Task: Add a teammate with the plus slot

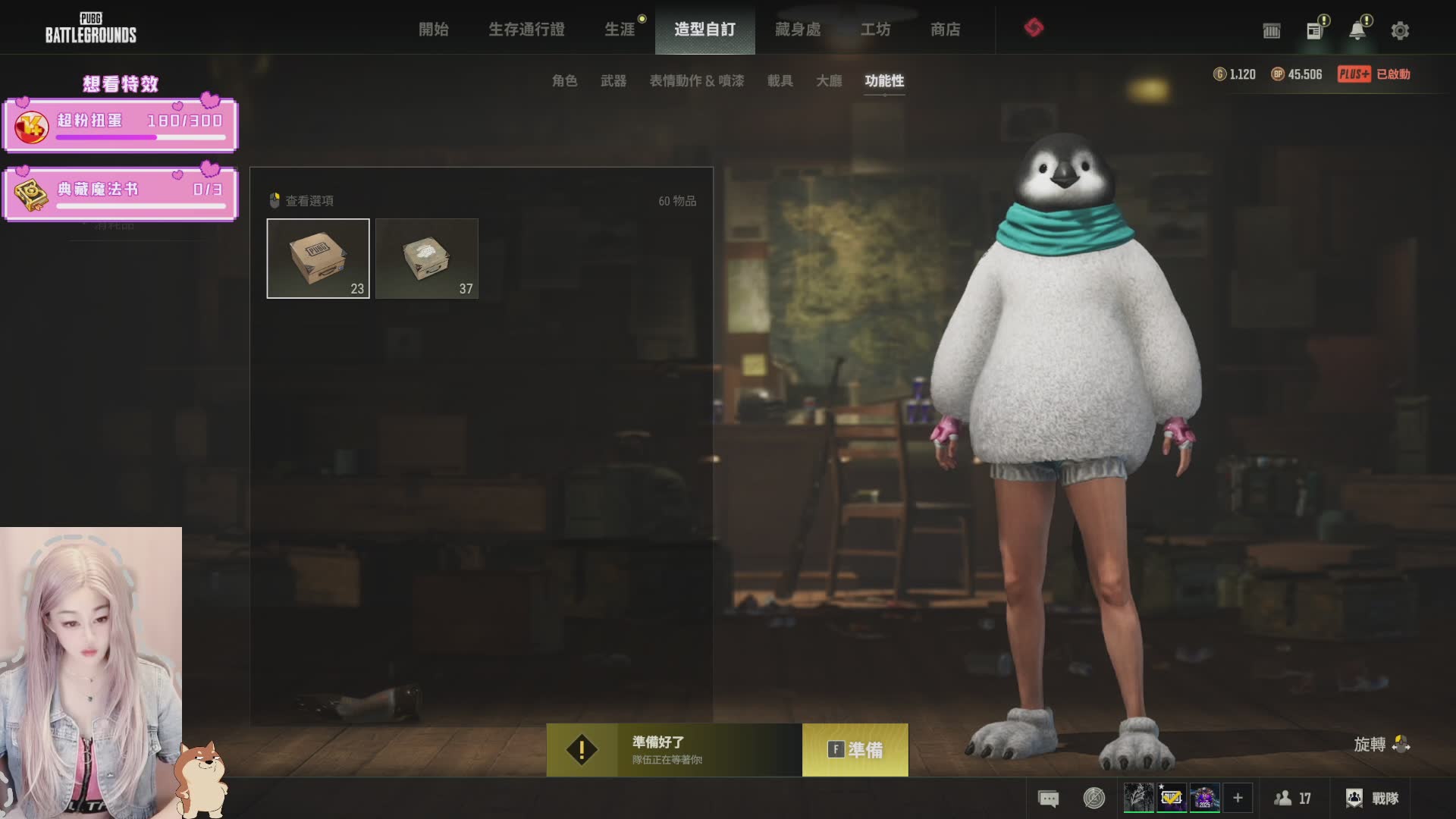Action: tap(1238, 798)
